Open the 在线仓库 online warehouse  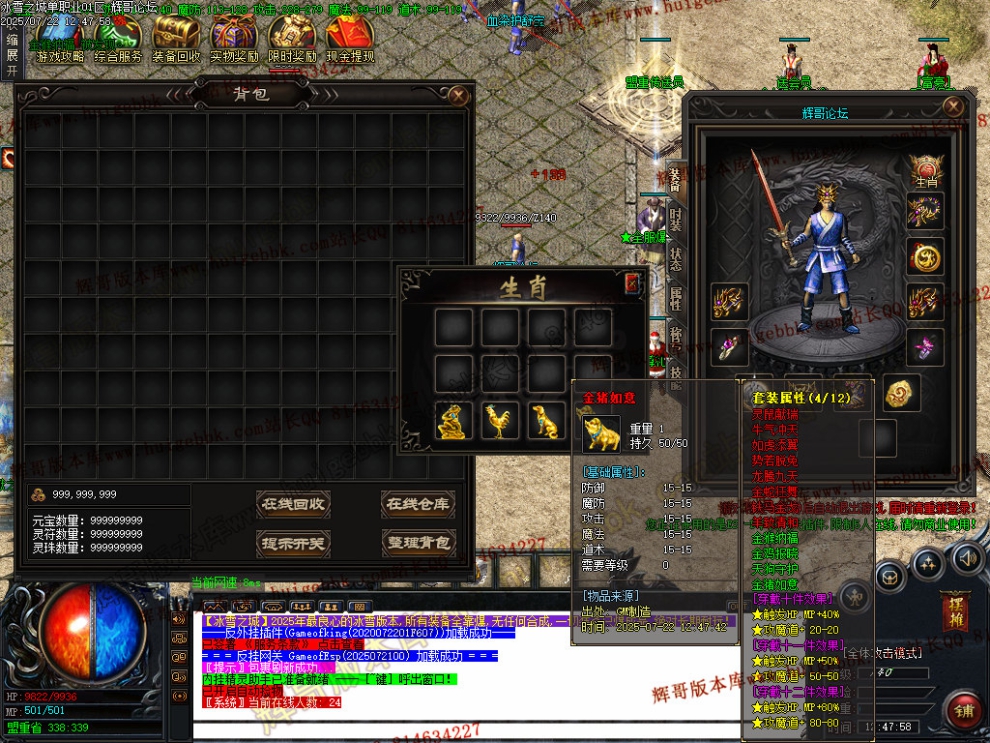[416, 503]
